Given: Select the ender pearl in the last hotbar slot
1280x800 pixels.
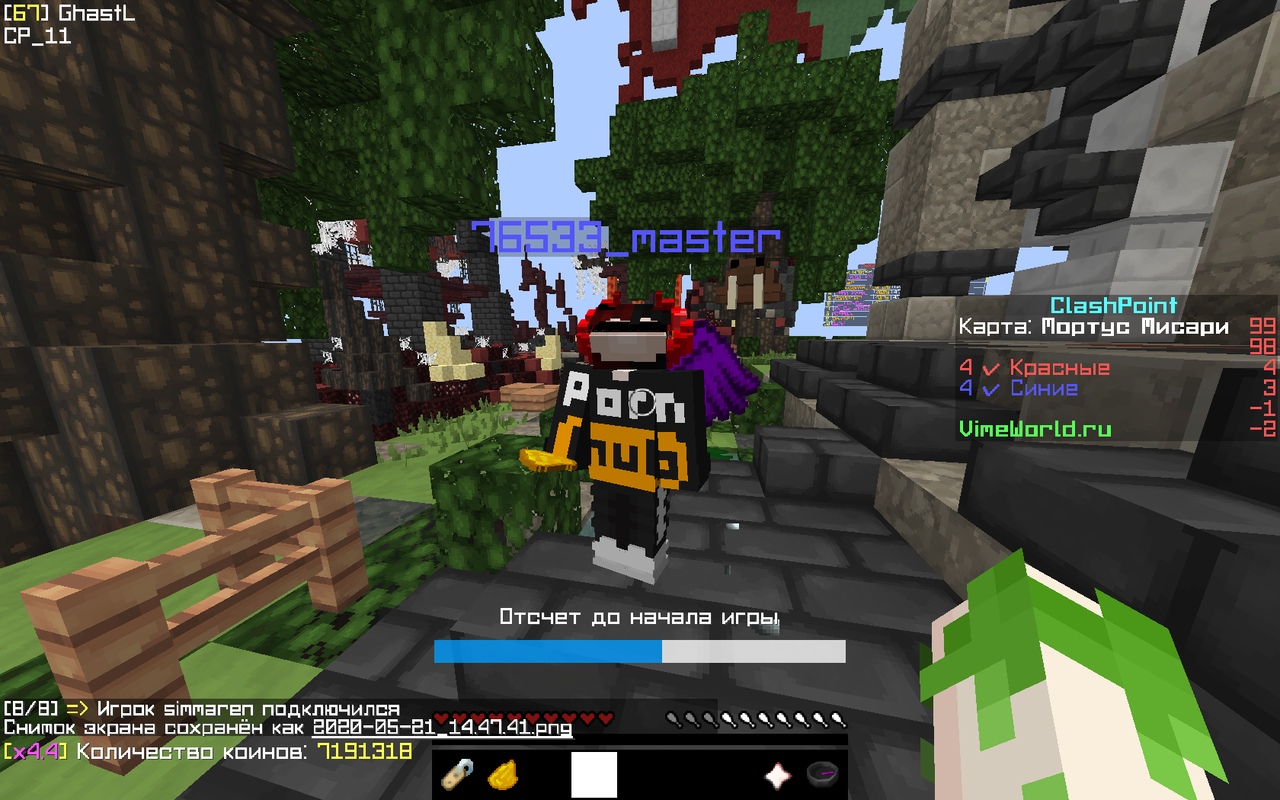Looking at the screenshot, I should (x=824, y=775).
